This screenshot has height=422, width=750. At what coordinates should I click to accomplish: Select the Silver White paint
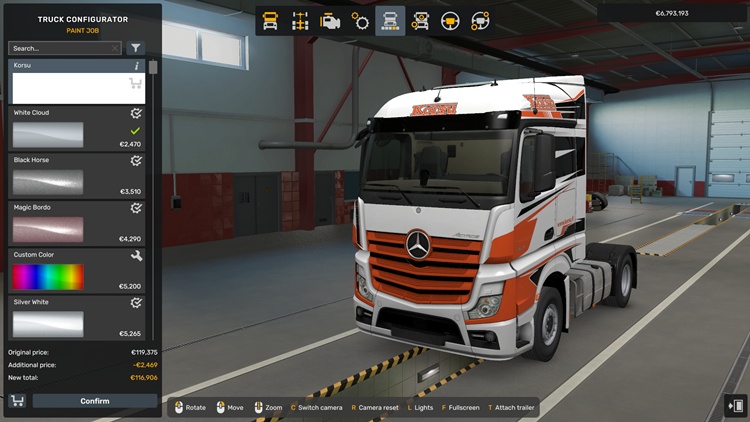[x=48, y=323]
